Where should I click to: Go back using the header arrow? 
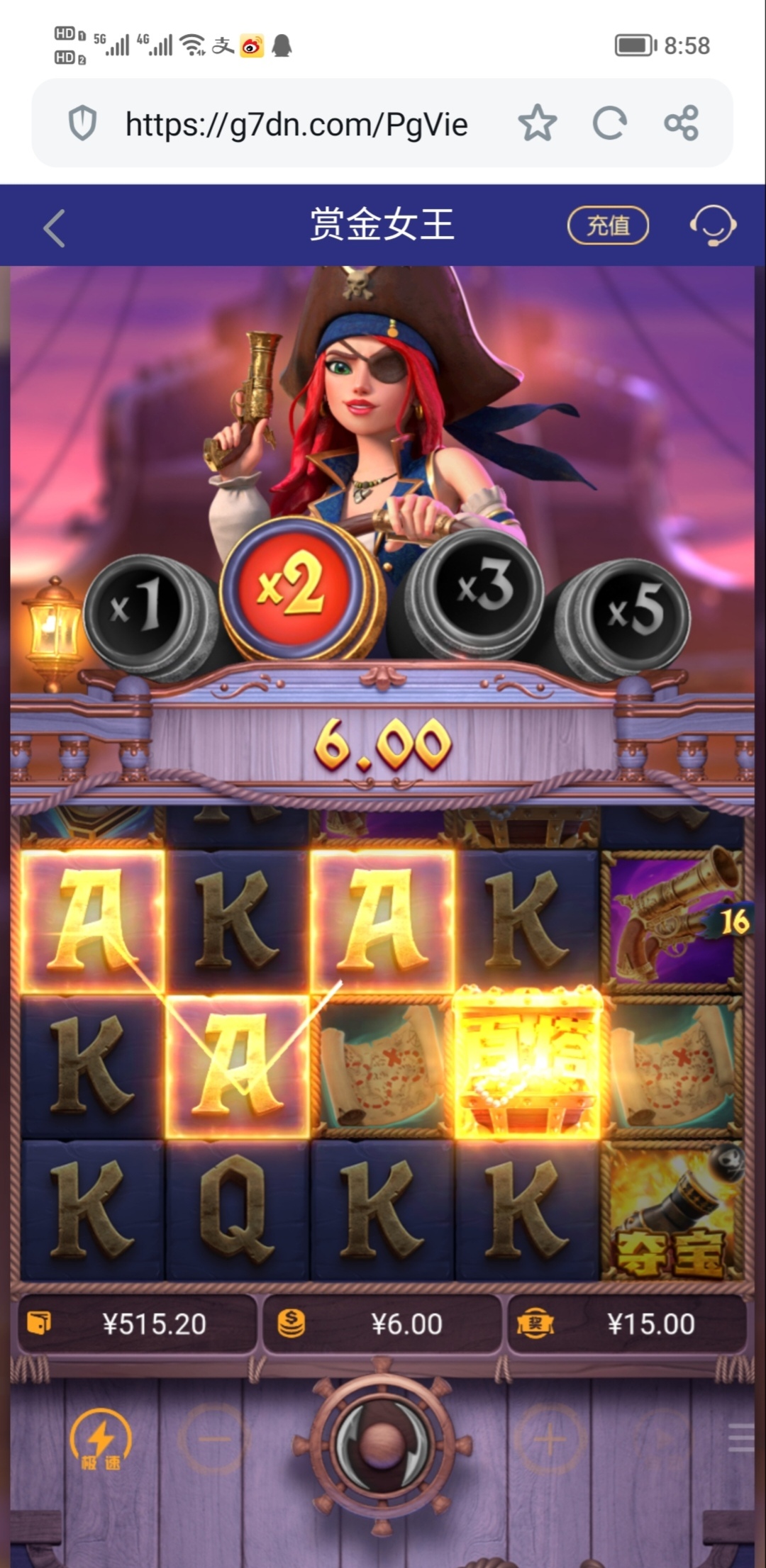coord(55,228)
